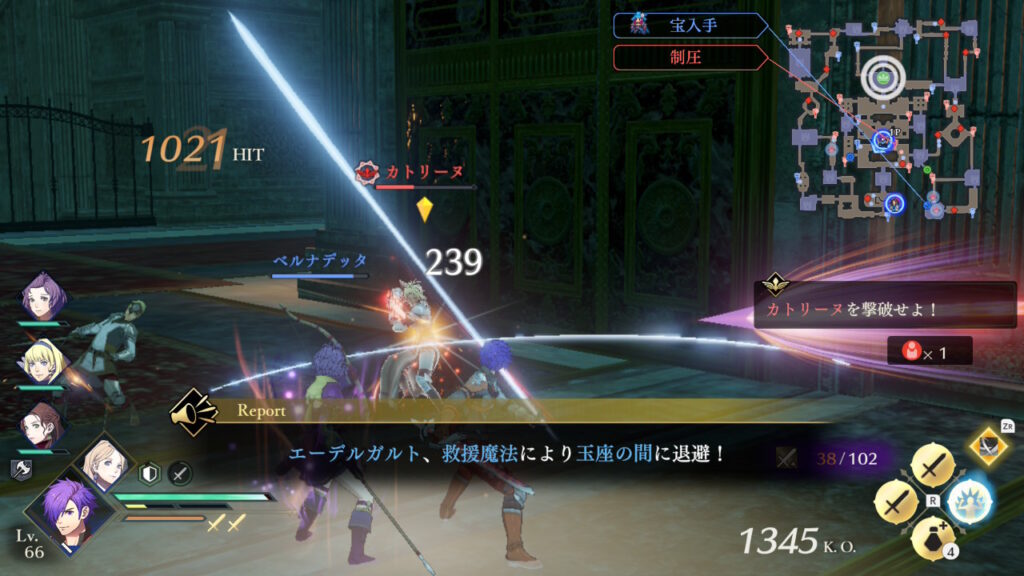Click the axe weapon type icon
The height and width of the screenshot is (576, 1024).
pos(20,468)
